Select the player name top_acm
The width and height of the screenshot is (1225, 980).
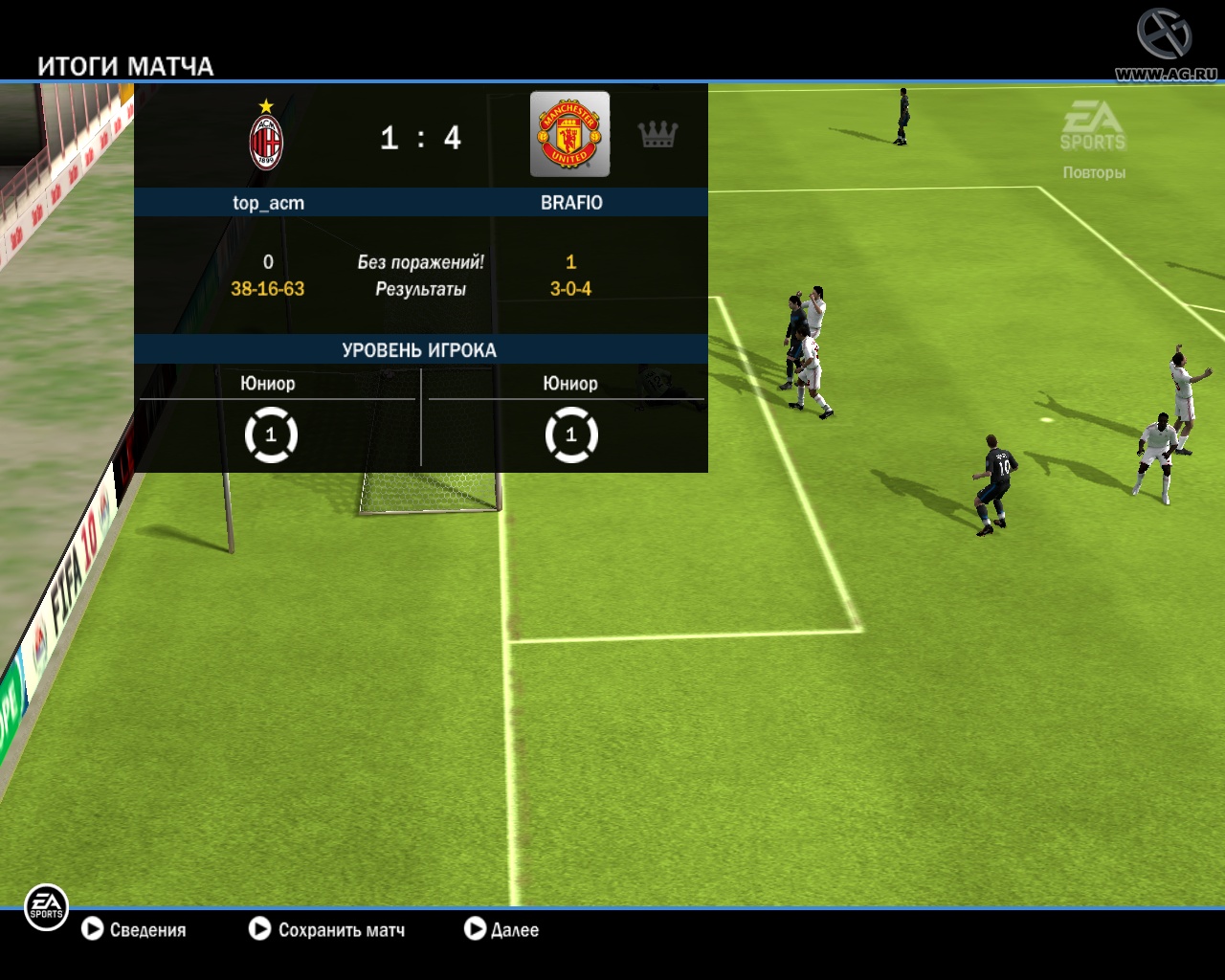(267, 202)
